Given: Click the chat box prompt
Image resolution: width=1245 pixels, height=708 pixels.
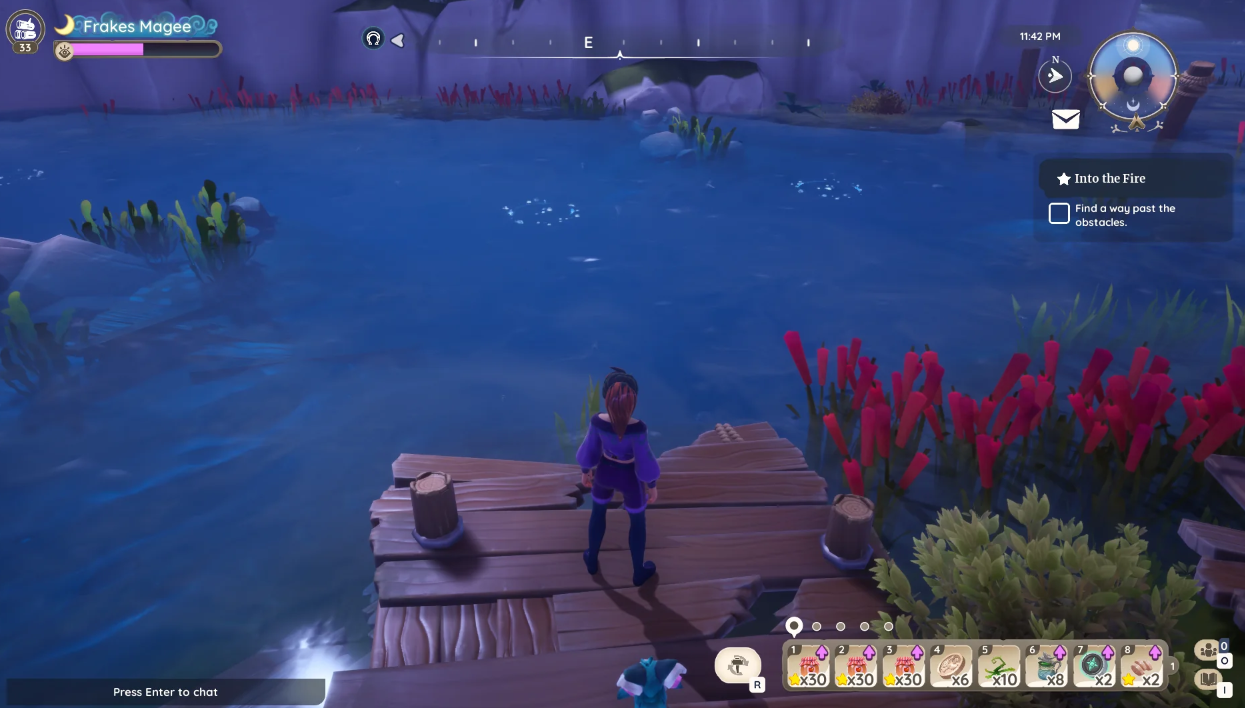Looking at the screenshot, I should pos(165,692).
